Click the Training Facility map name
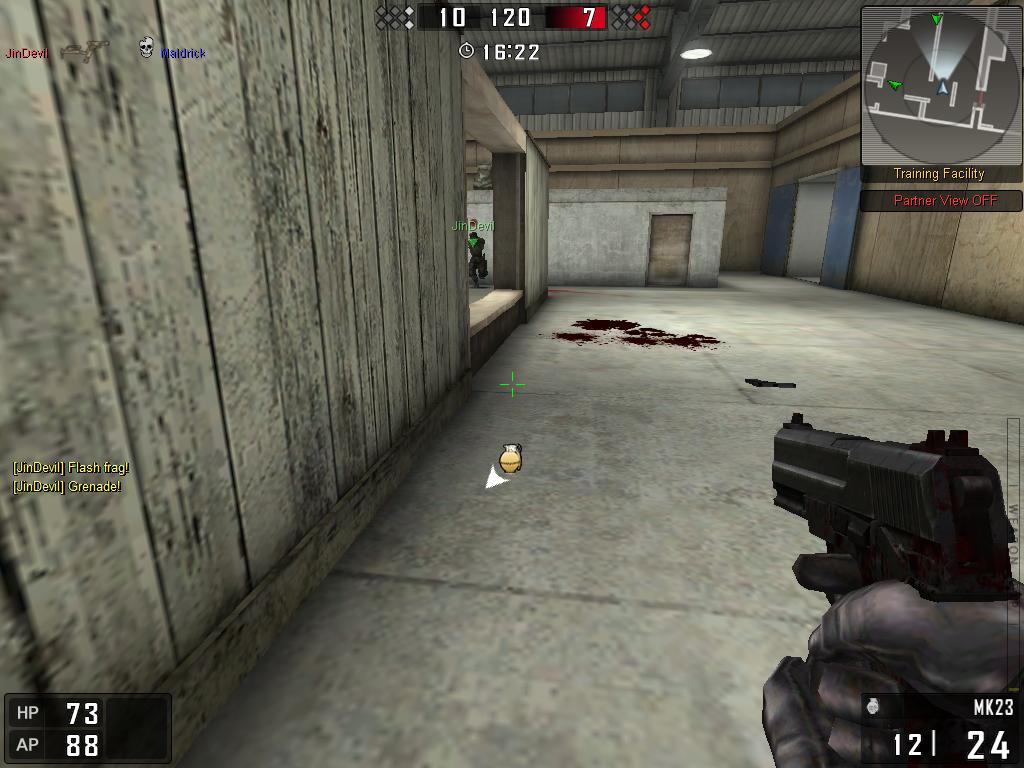Image resolution: width=1024 pixels, height=768 pixels. [939, 174]
